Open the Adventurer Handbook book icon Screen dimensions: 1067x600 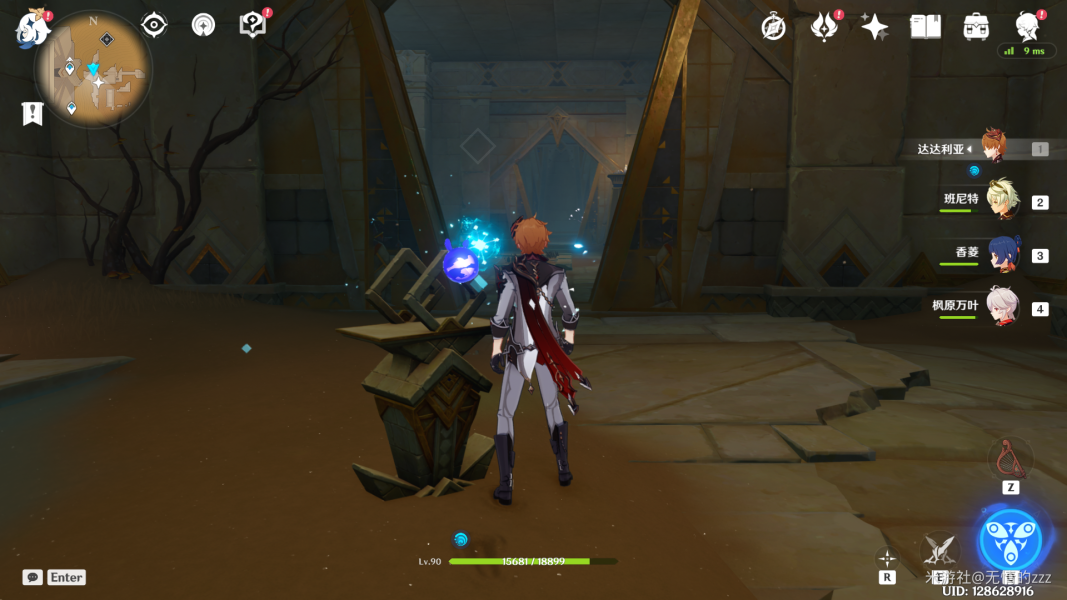coord(925,27)
